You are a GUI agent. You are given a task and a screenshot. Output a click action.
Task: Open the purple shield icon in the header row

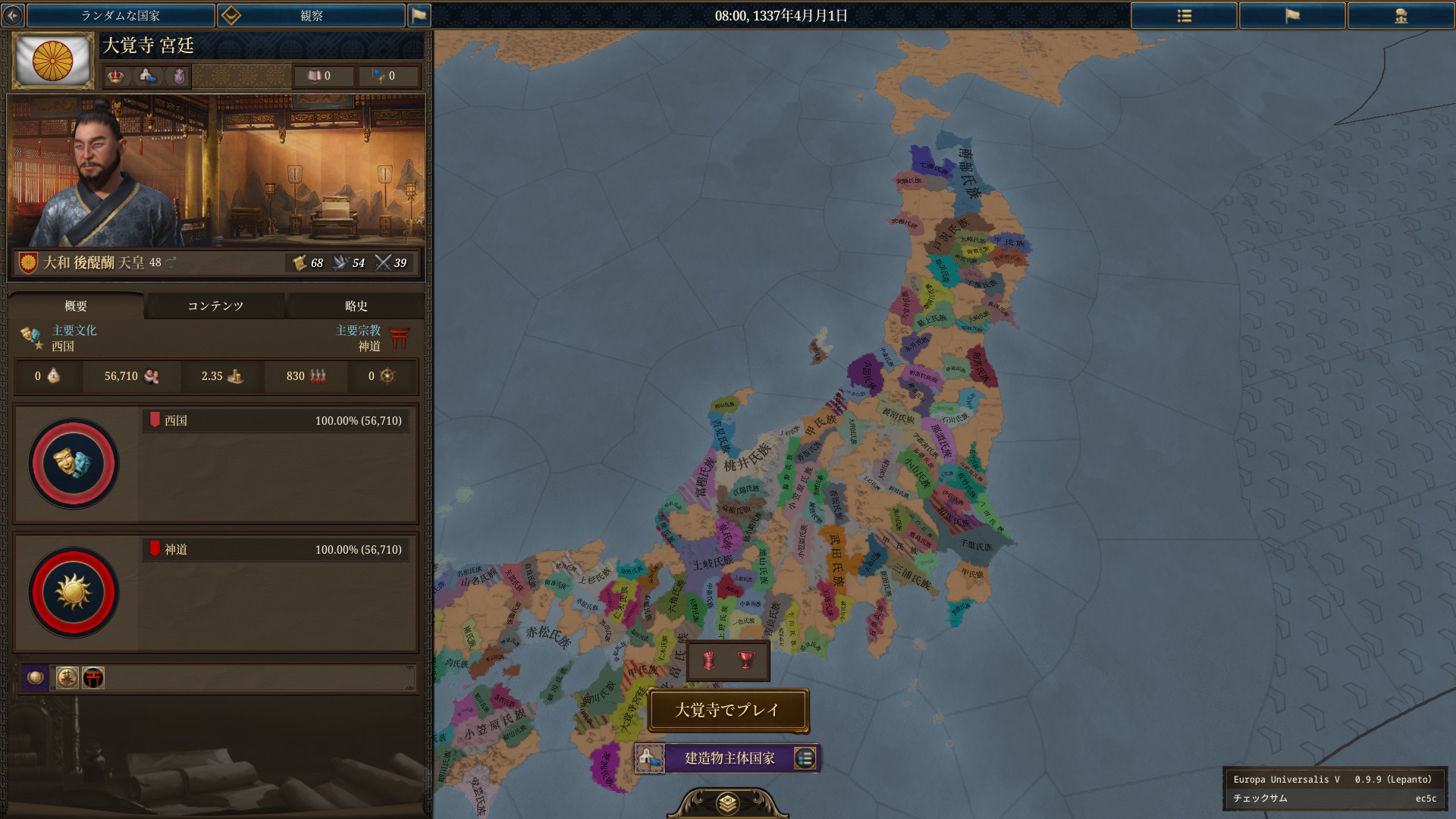point(178,76)
